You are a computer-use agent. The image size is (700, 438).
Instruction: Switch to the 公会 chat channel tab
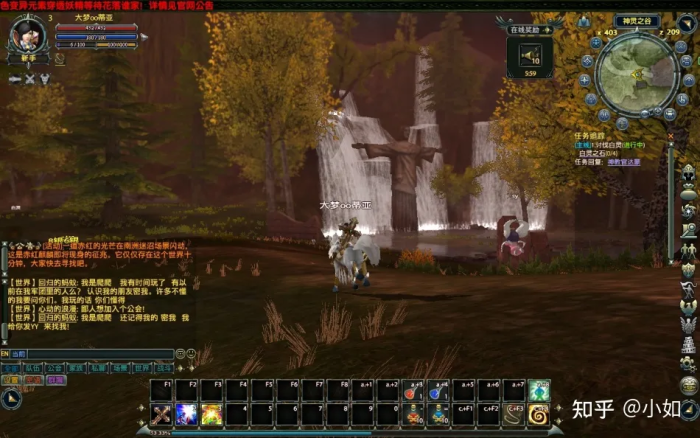tap(55, 368)
